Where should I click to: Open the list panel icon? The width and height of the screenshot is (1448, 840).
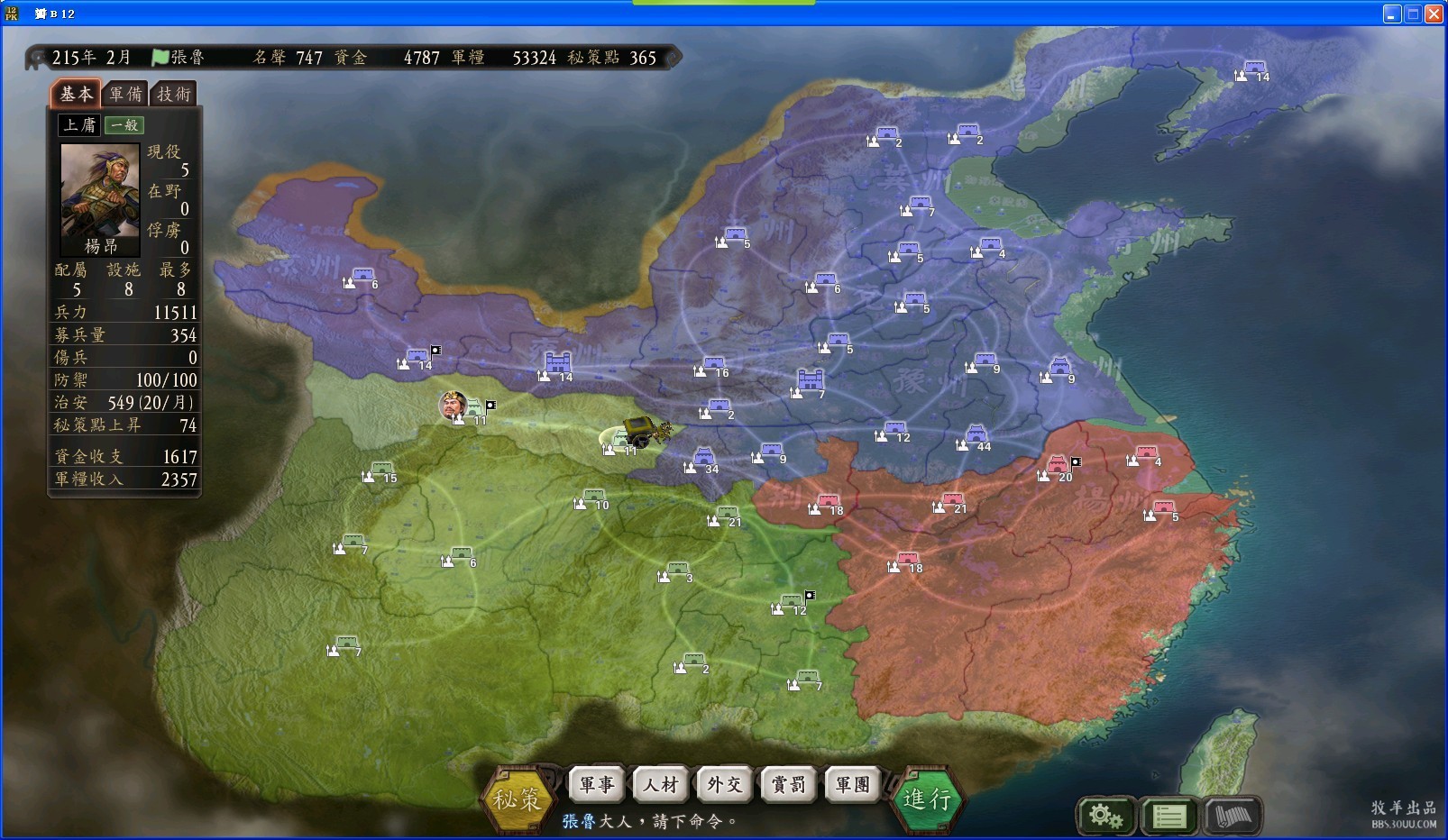point(1169,817)
